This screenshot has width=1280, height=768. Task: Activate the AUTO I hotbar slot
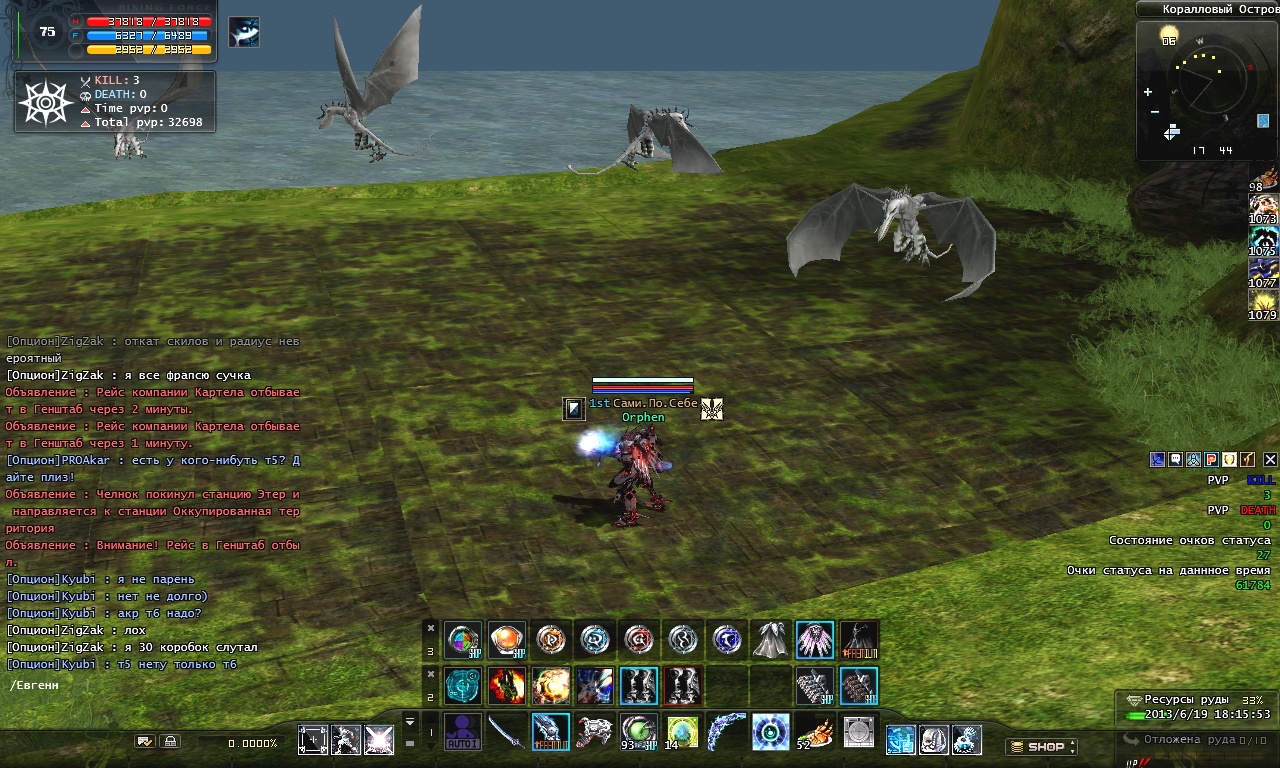[x=463, y=732]
